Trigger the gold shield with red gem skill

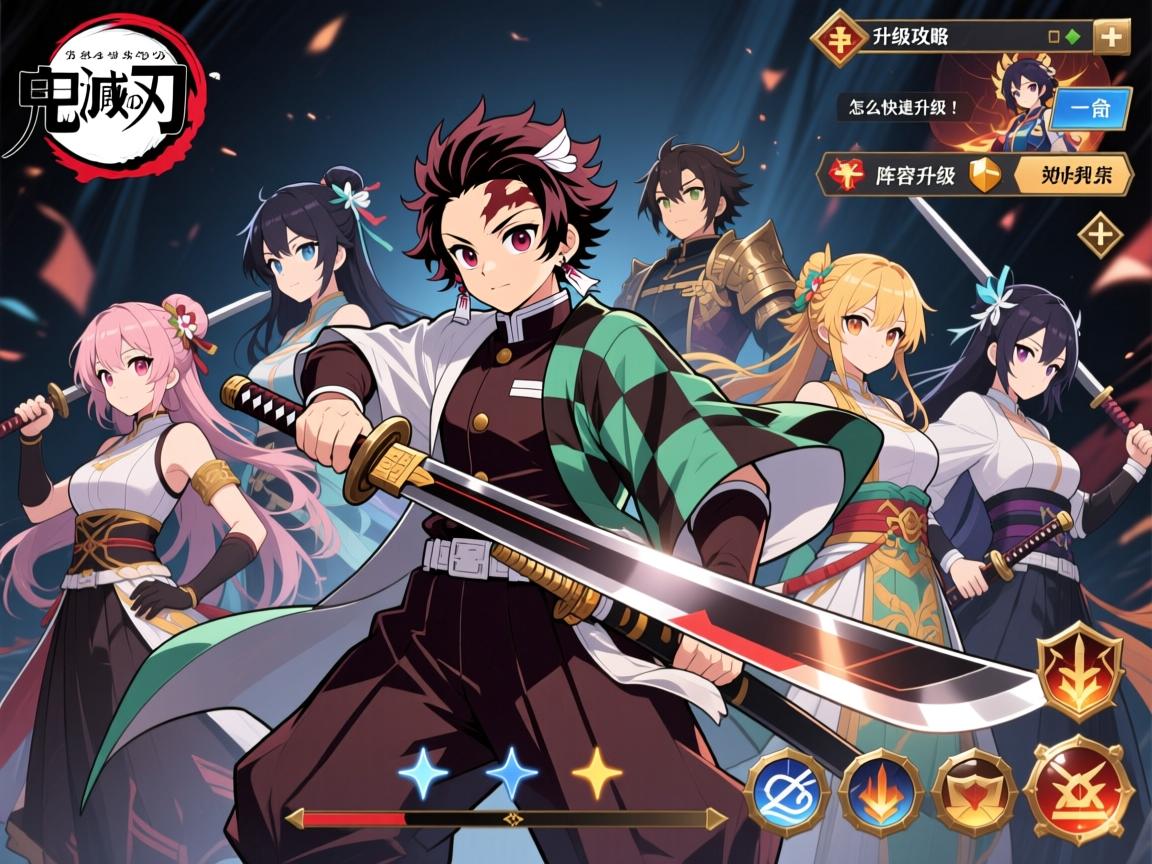[x=974, y=792]
